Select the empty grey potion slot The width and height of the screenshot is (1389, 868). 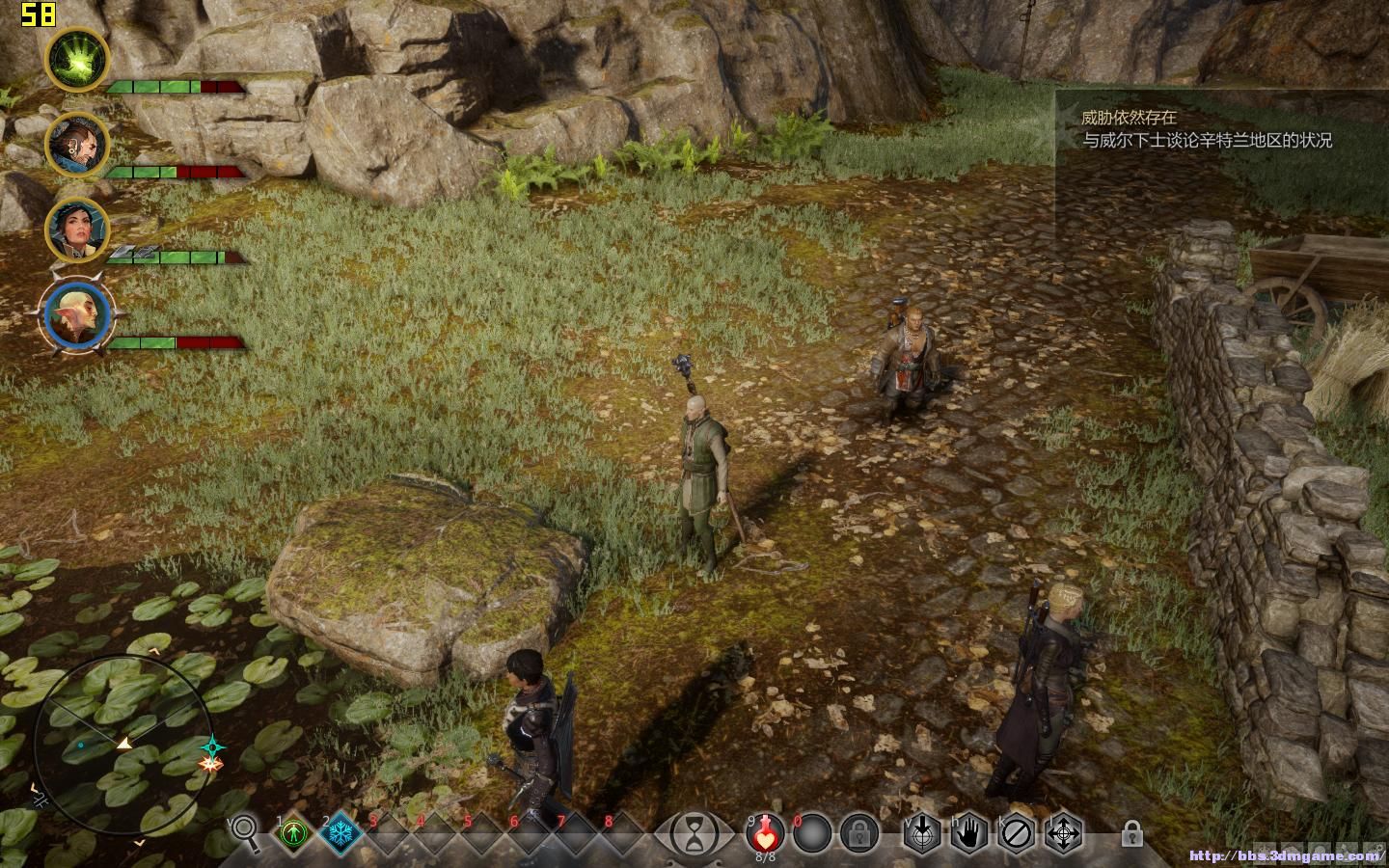(813, 832)
